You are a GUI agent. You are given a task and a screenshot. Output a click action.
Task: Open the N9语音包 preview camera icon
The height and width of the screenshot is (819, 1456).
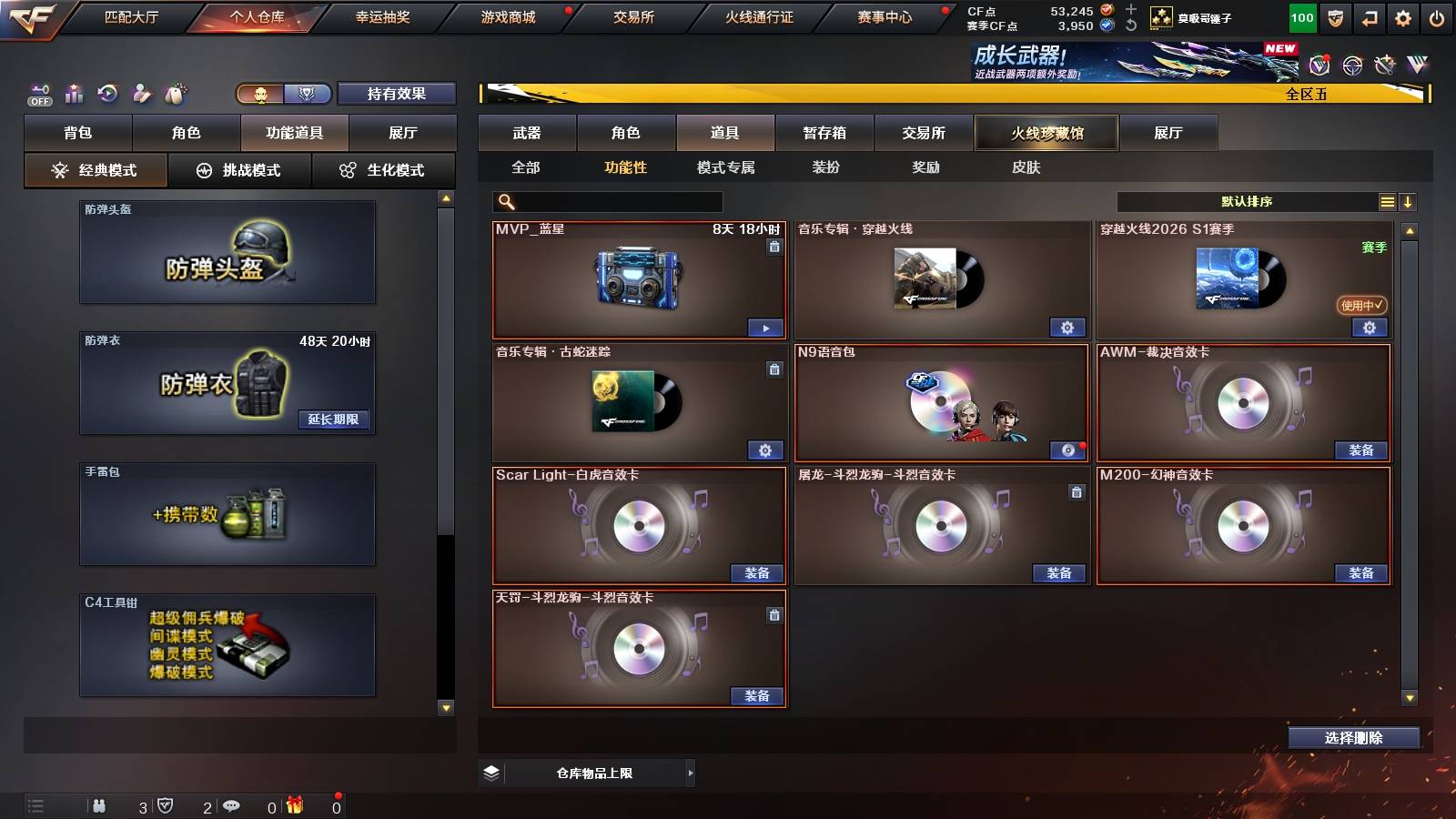pos(1068,450)
